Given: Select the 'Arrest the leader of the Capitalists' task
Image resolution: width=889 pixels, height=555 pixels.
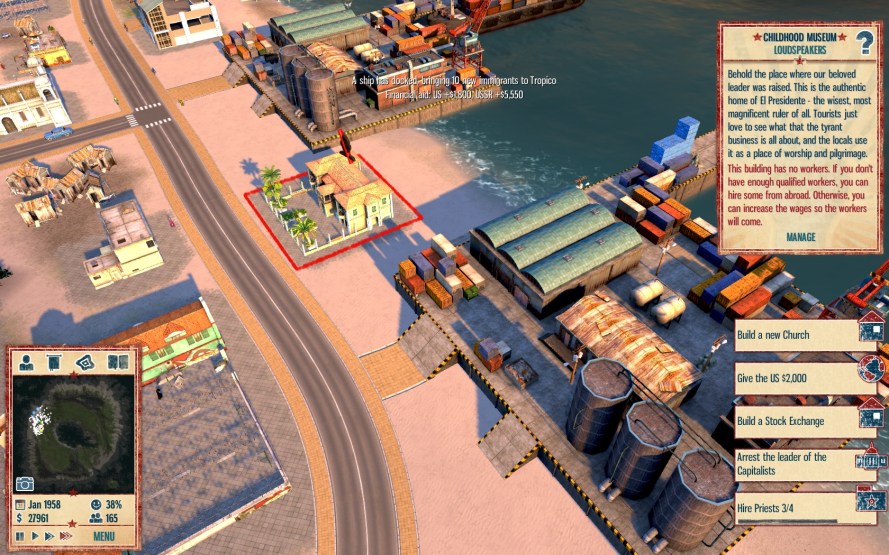Looking at the screenshot, I should pos(795,463).
